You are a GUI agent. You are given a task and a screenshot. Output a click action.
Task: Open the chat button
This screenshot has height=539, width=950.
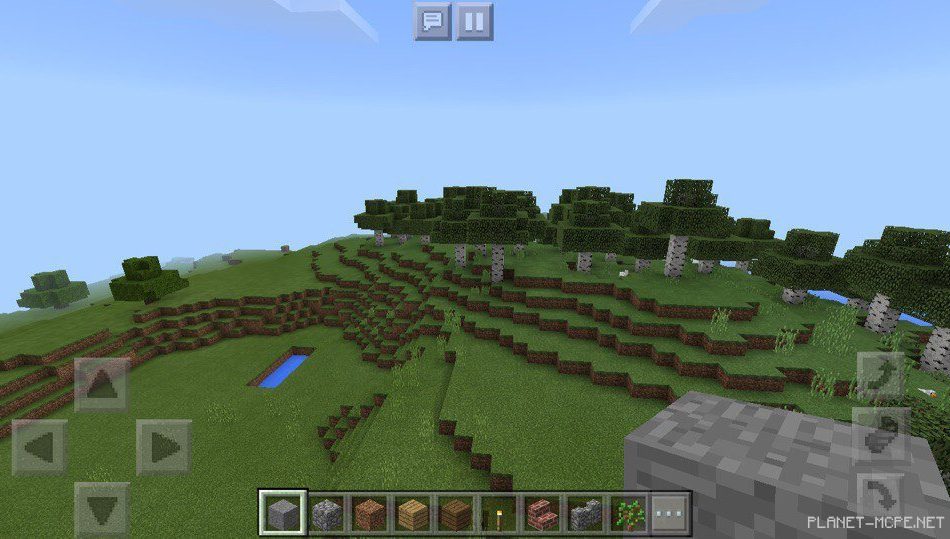[432, 21]
